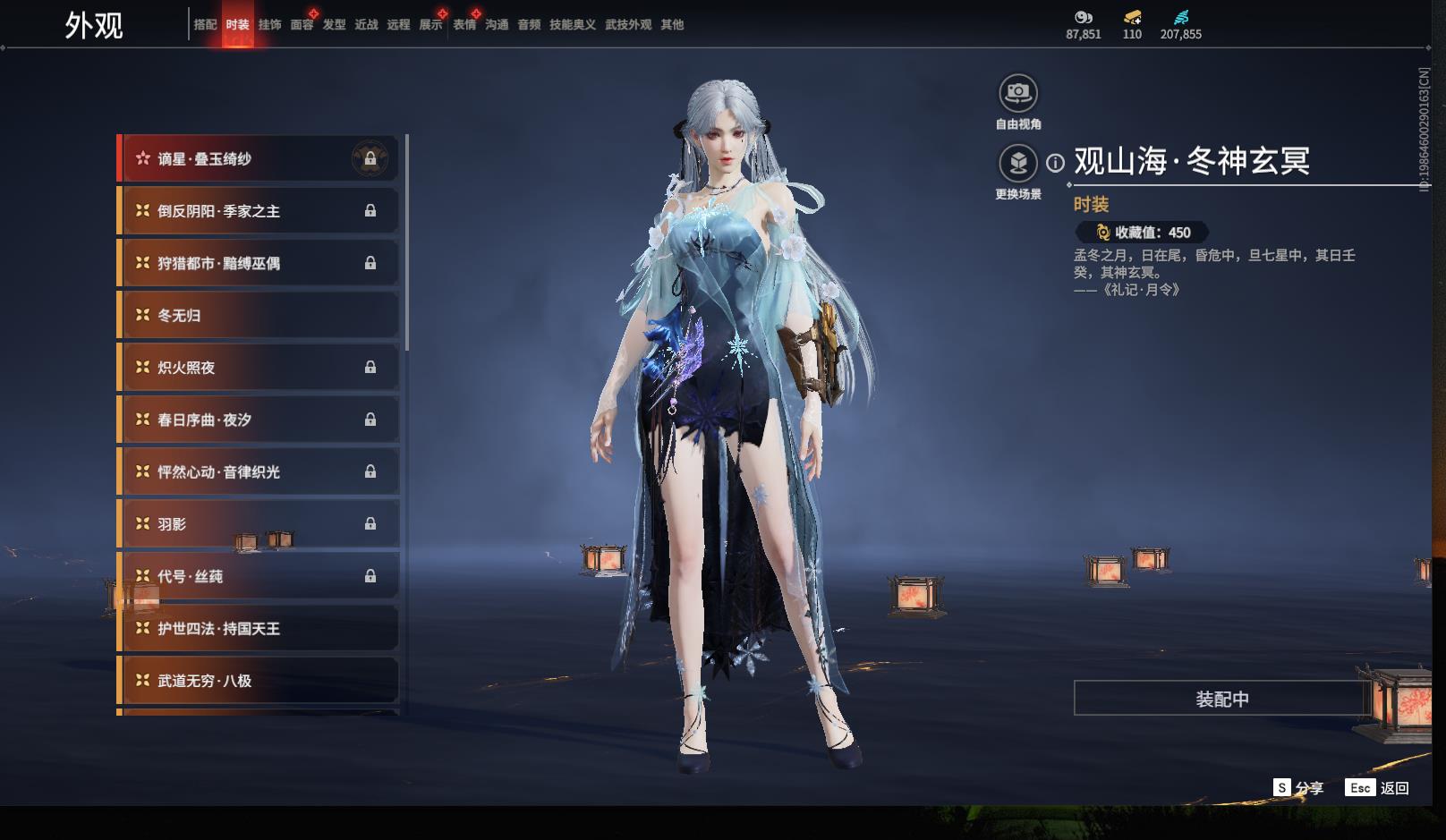Open the 表情 emote tab

[x=464, y=25]
